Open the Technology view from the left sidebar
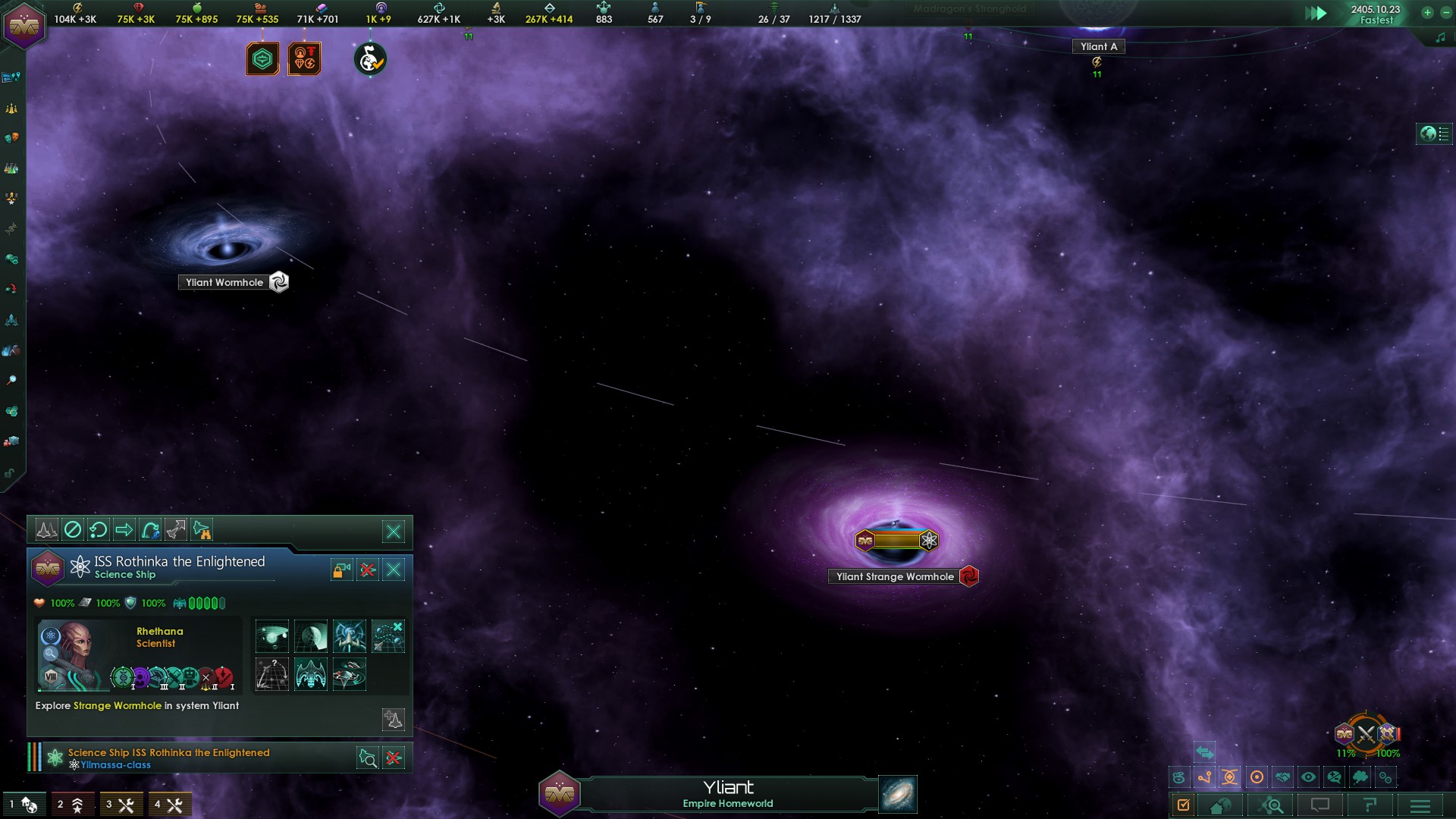Viewport: 1456px width, 819px height. tap(11, 168)
